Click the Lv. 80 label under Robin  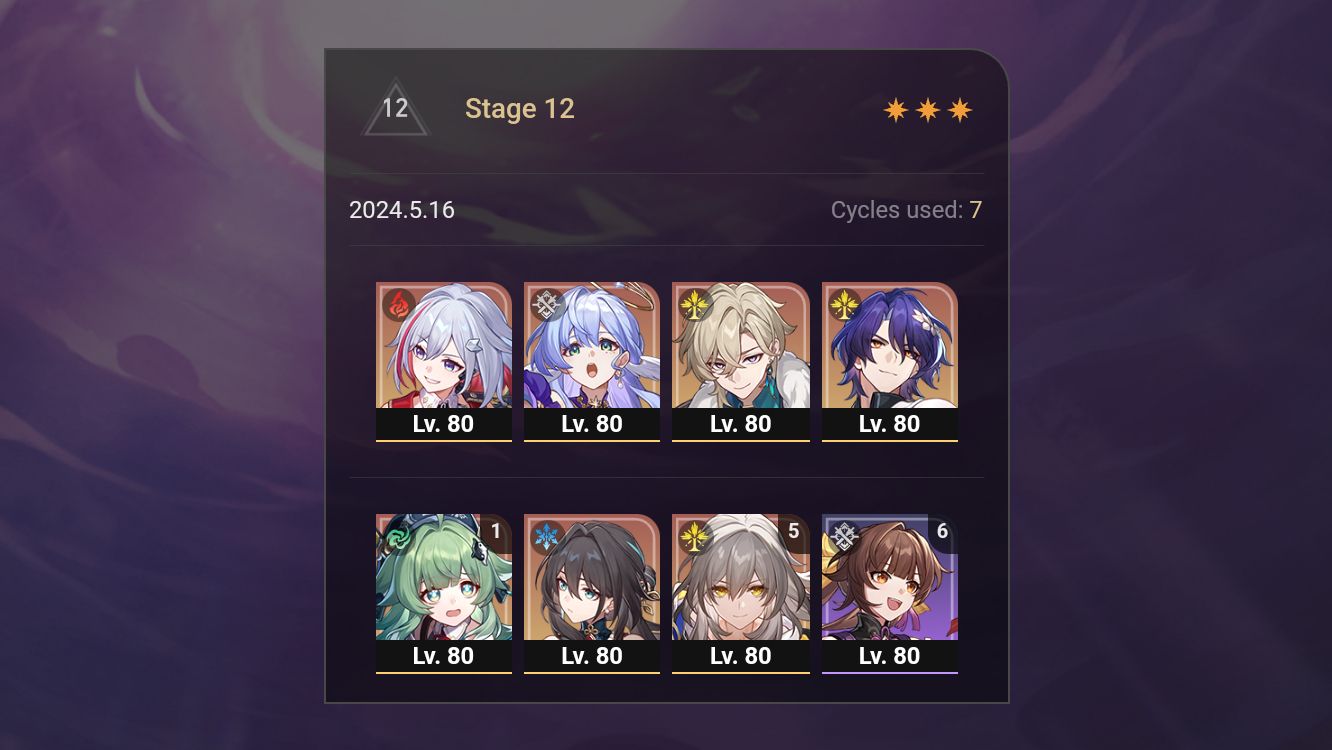pos(592,423)
